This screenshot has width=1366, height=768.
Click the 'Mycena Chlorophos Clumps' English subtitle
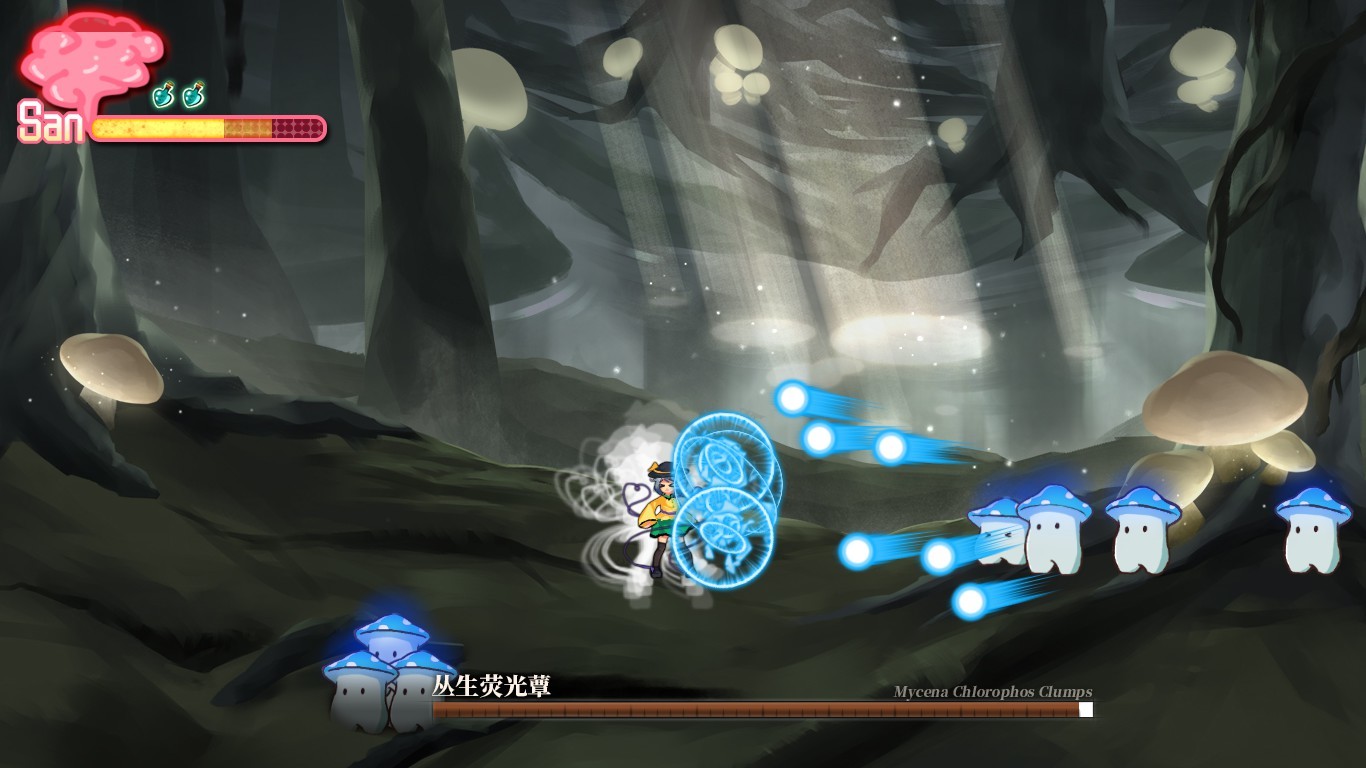[x=992, y=691]
